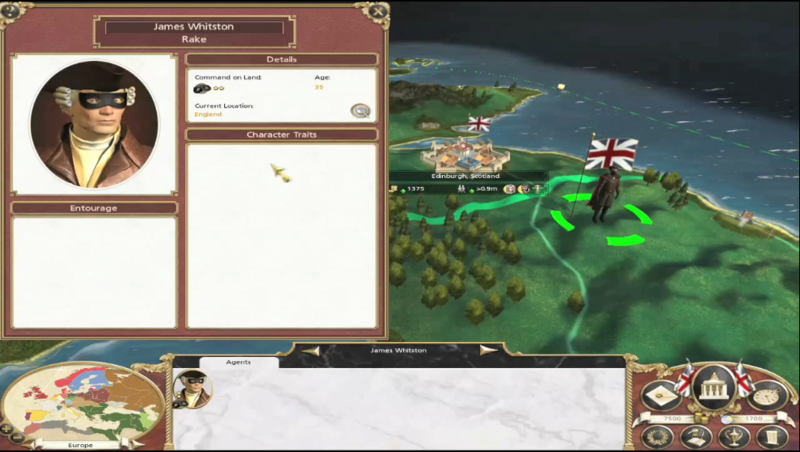Viewport: 800px width, 452px height.
Task: Open the laurel wreath panel
Action: [657, 436]
